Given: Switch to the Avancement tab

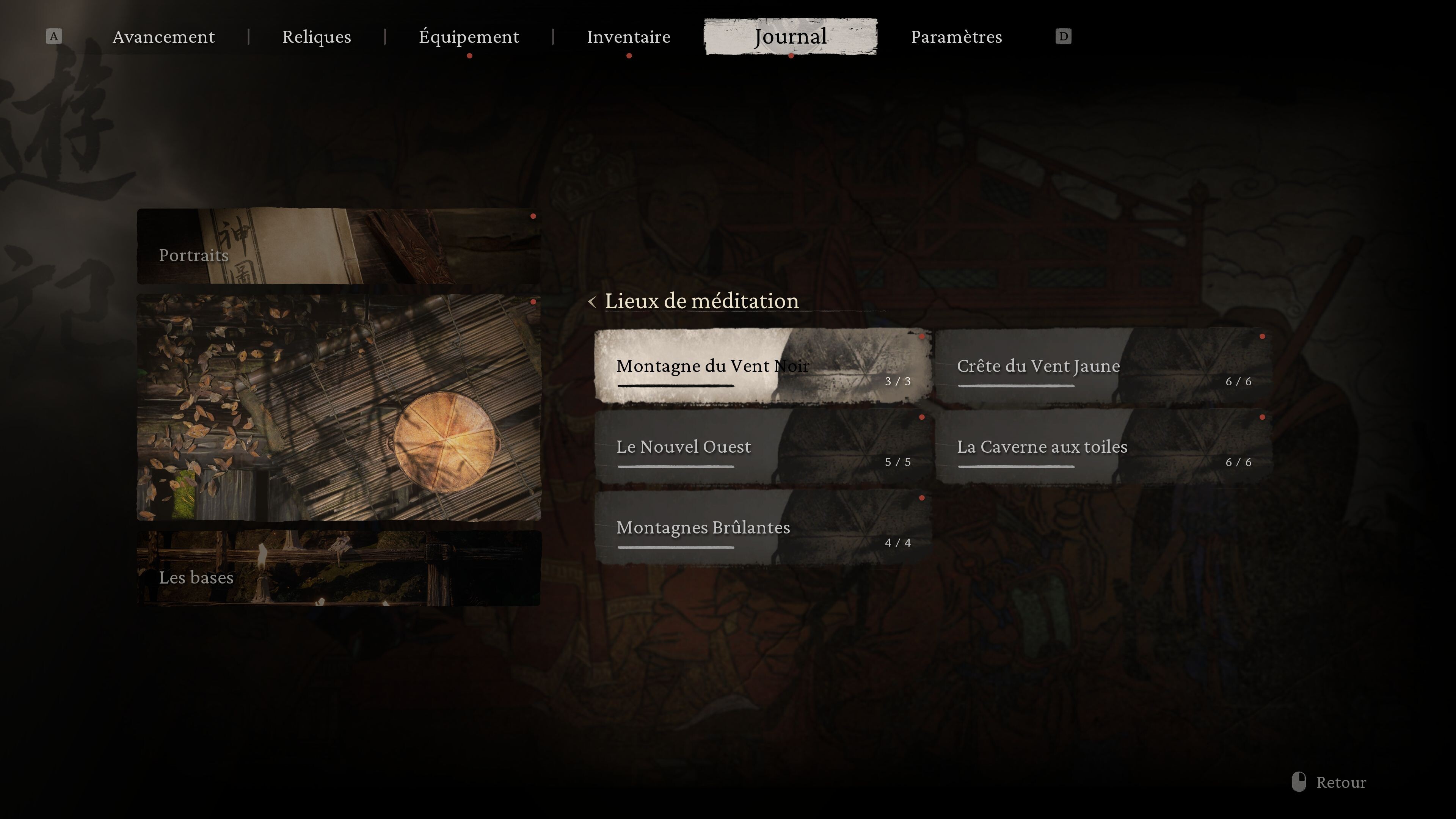Looking at the screenshot, I should point(163,37).
